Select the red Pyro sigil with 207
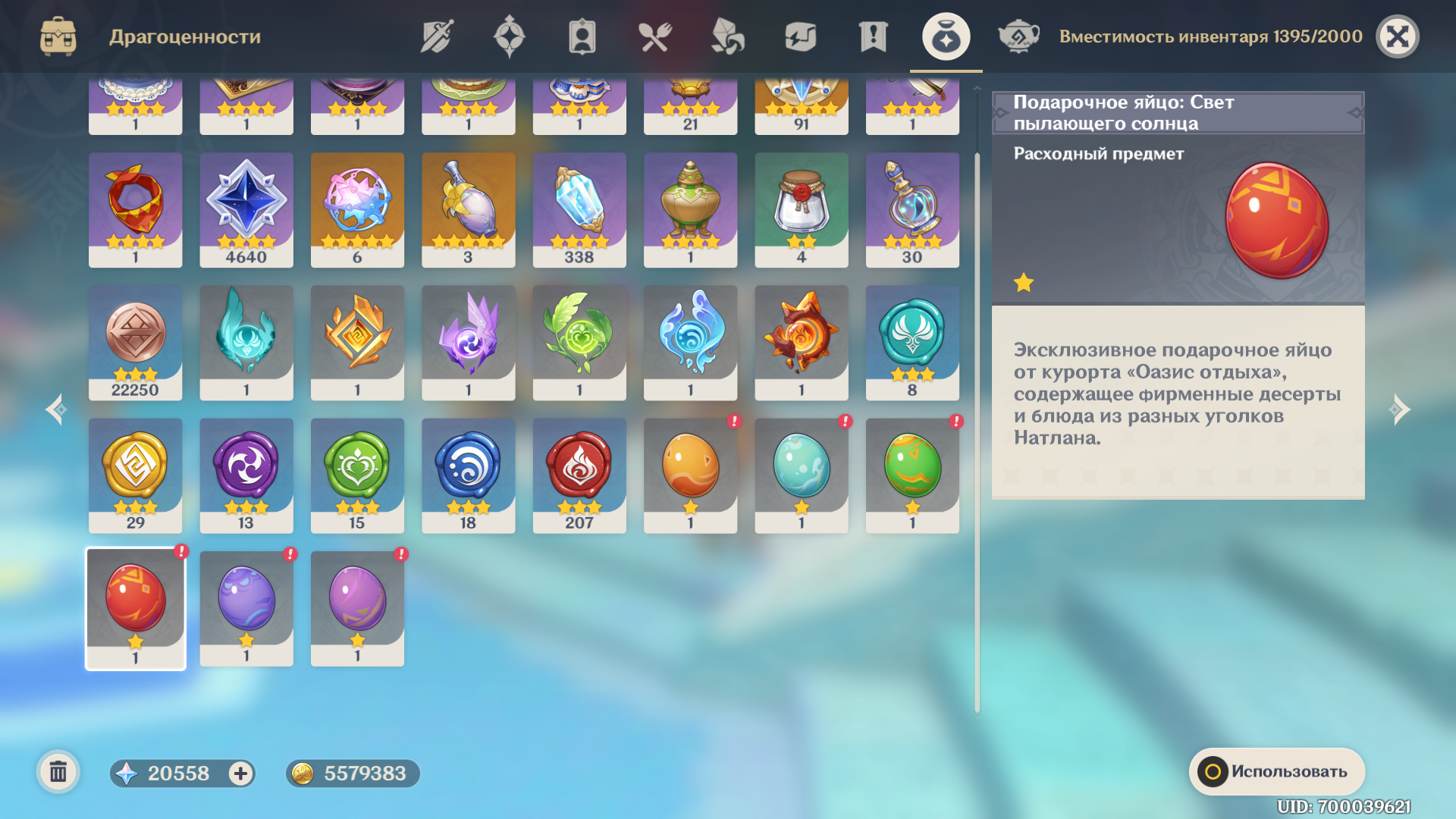Viewport: 1456px width, 819px height. click(x=579, y=474)
